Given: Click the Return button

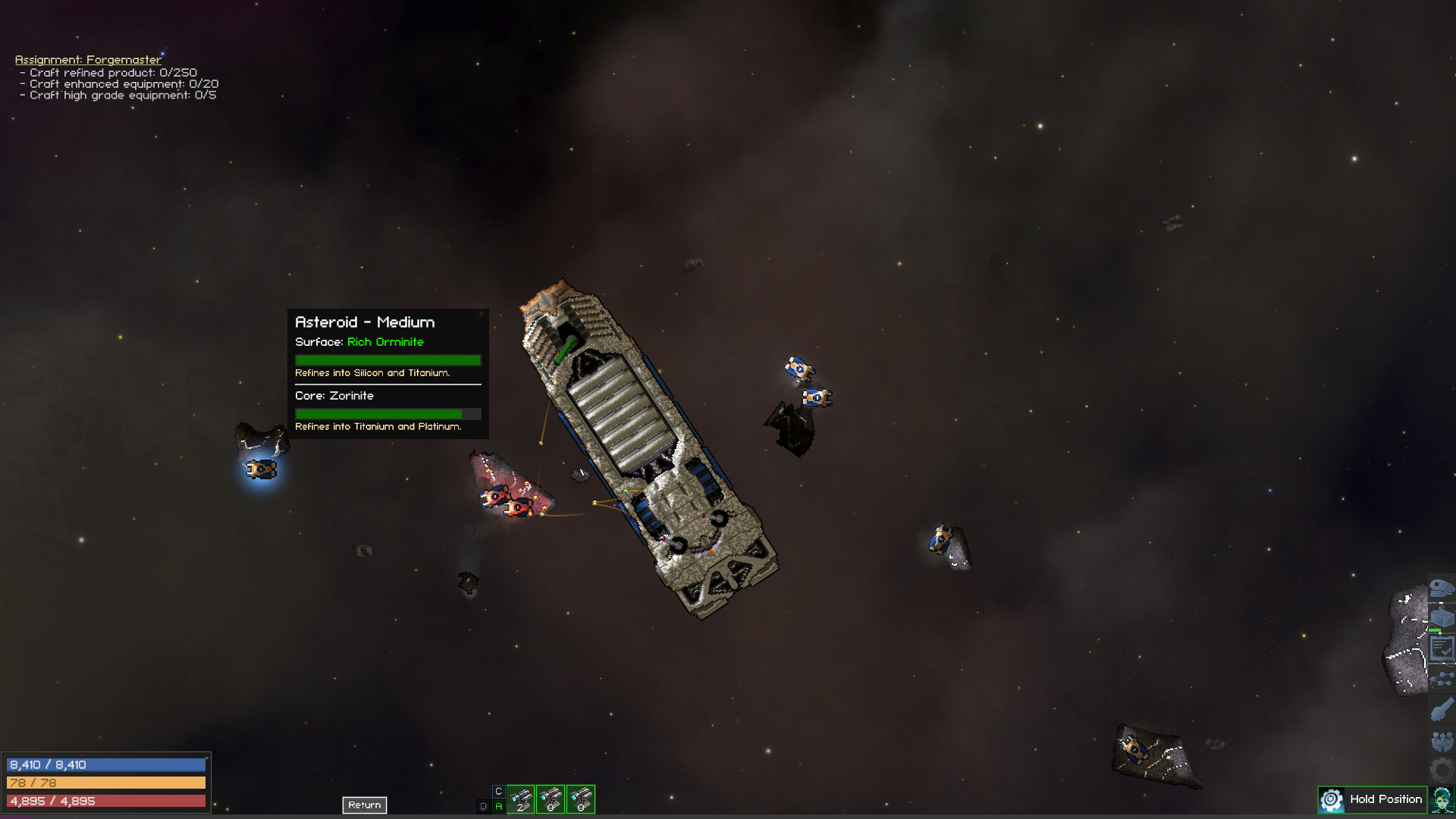Looking at the screenshot, I should click(x=364, y=805).
